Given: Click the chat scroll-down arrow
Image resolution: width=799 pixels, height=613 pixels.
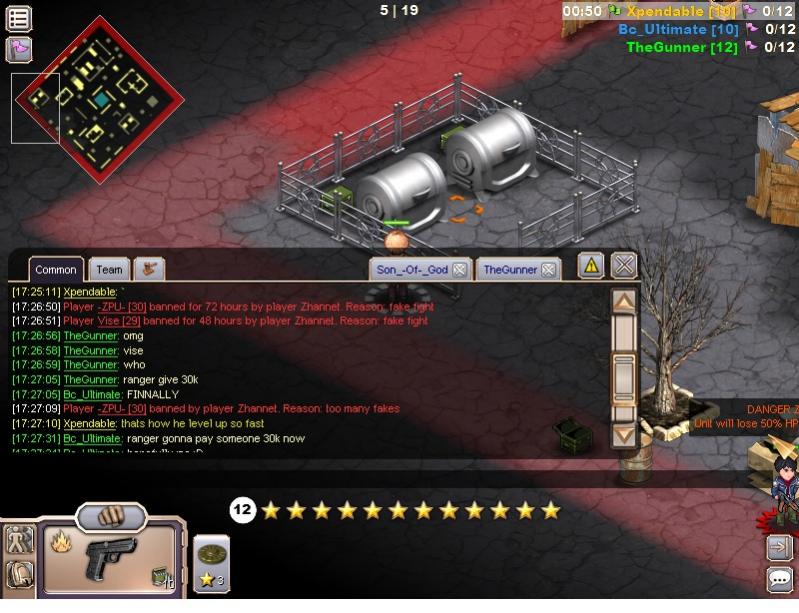Looking at the screenshot, I should point(623,435).
